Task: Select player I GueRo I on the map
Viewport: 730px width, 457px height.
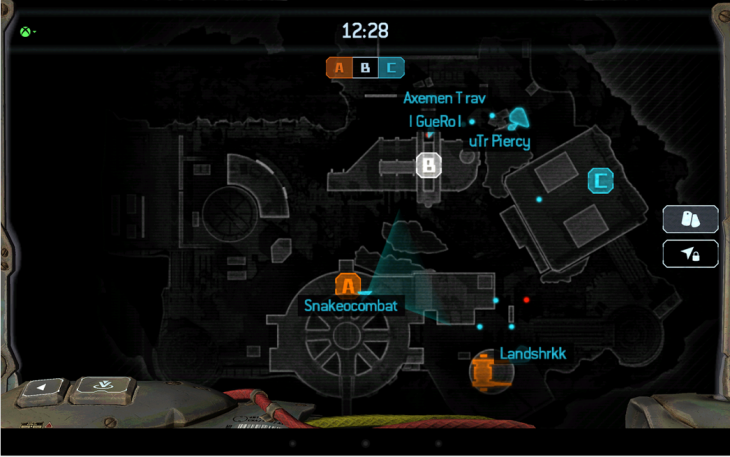Action: tap(435, 121)
